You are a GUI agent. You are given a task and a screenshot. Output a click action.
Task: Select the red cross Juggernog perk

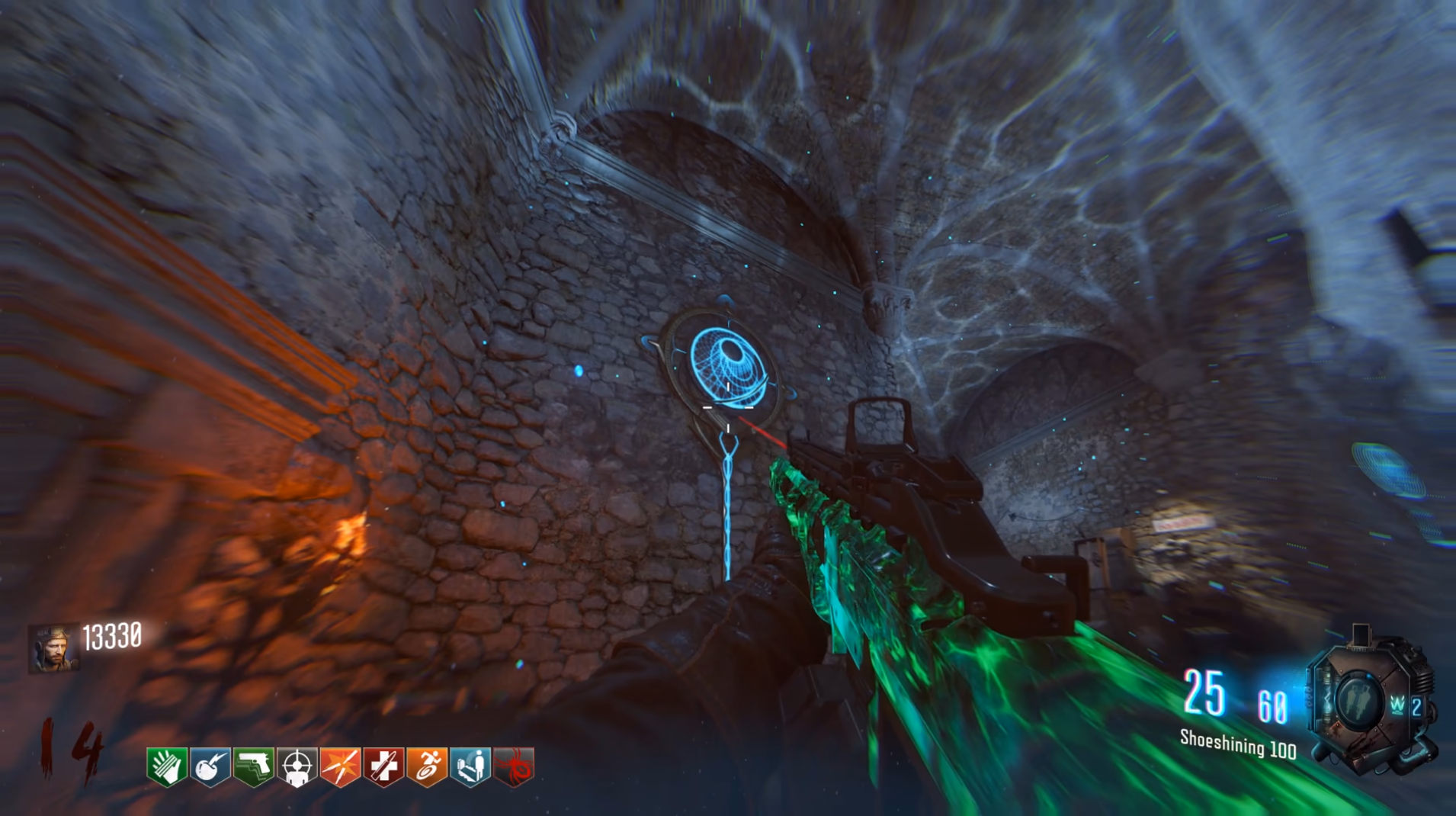[384, 766]
